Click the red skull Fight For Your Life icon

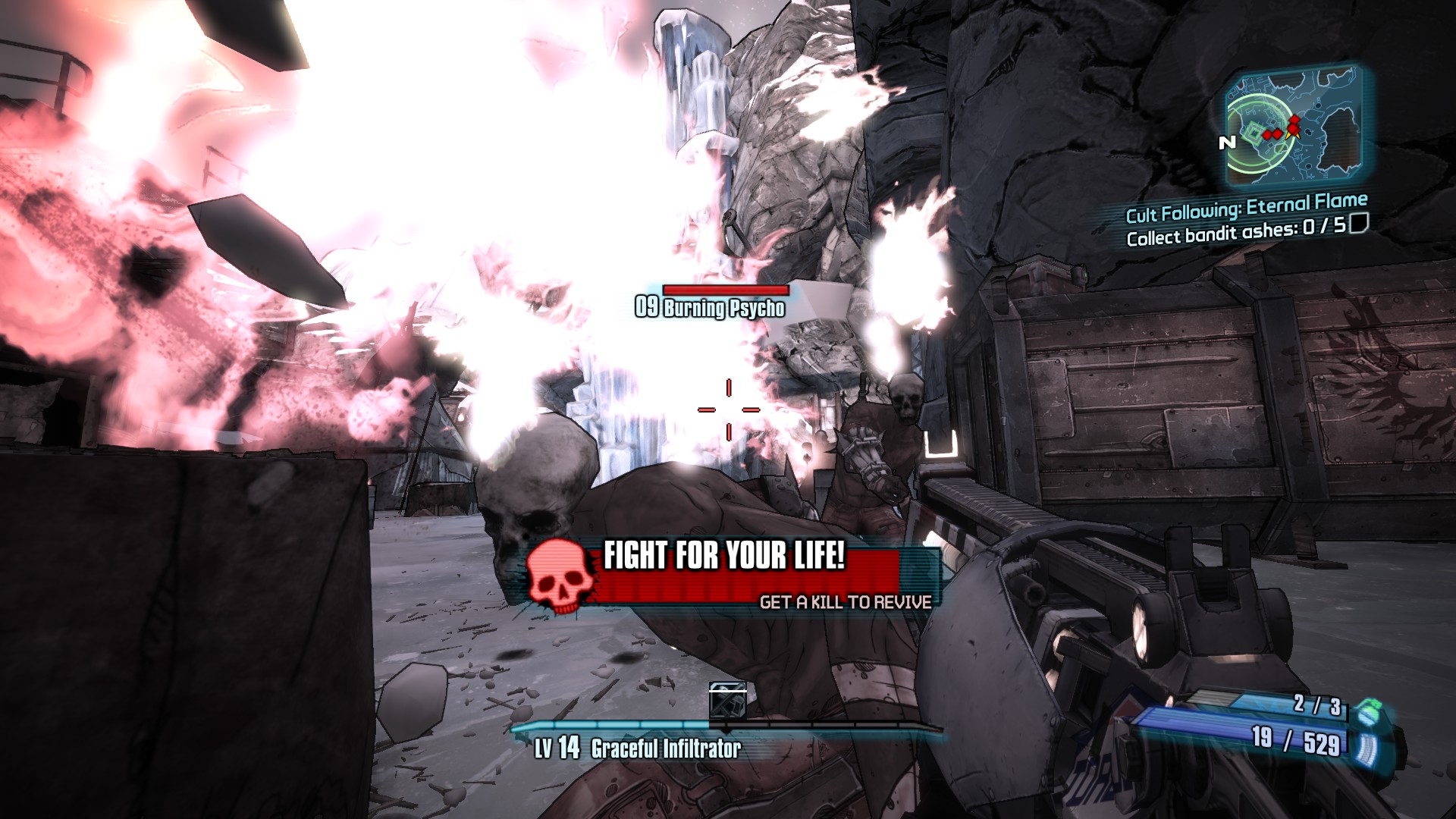click(x=560, y=576)
